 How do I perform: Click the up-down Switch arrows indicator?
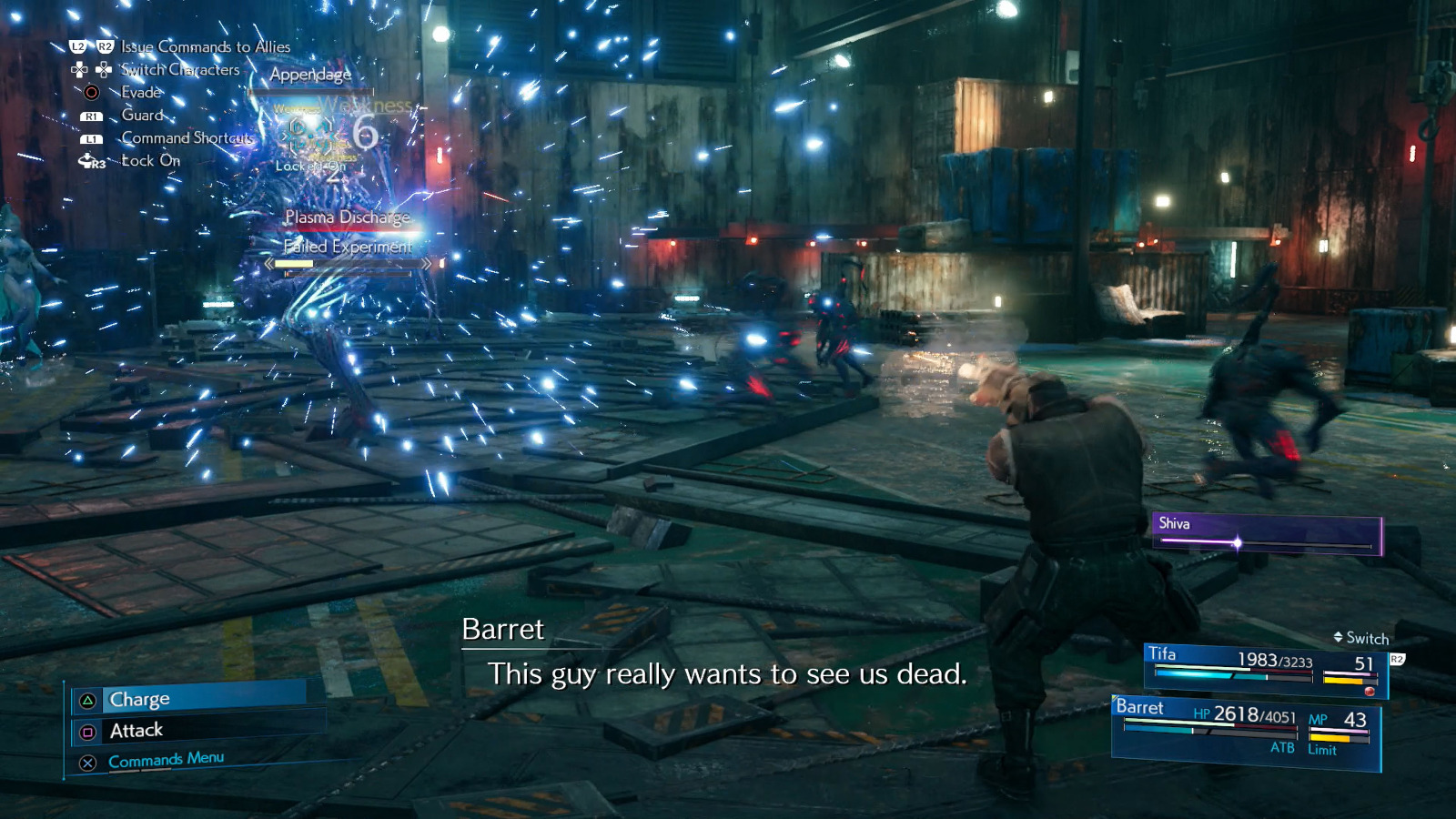[1339, 638]
